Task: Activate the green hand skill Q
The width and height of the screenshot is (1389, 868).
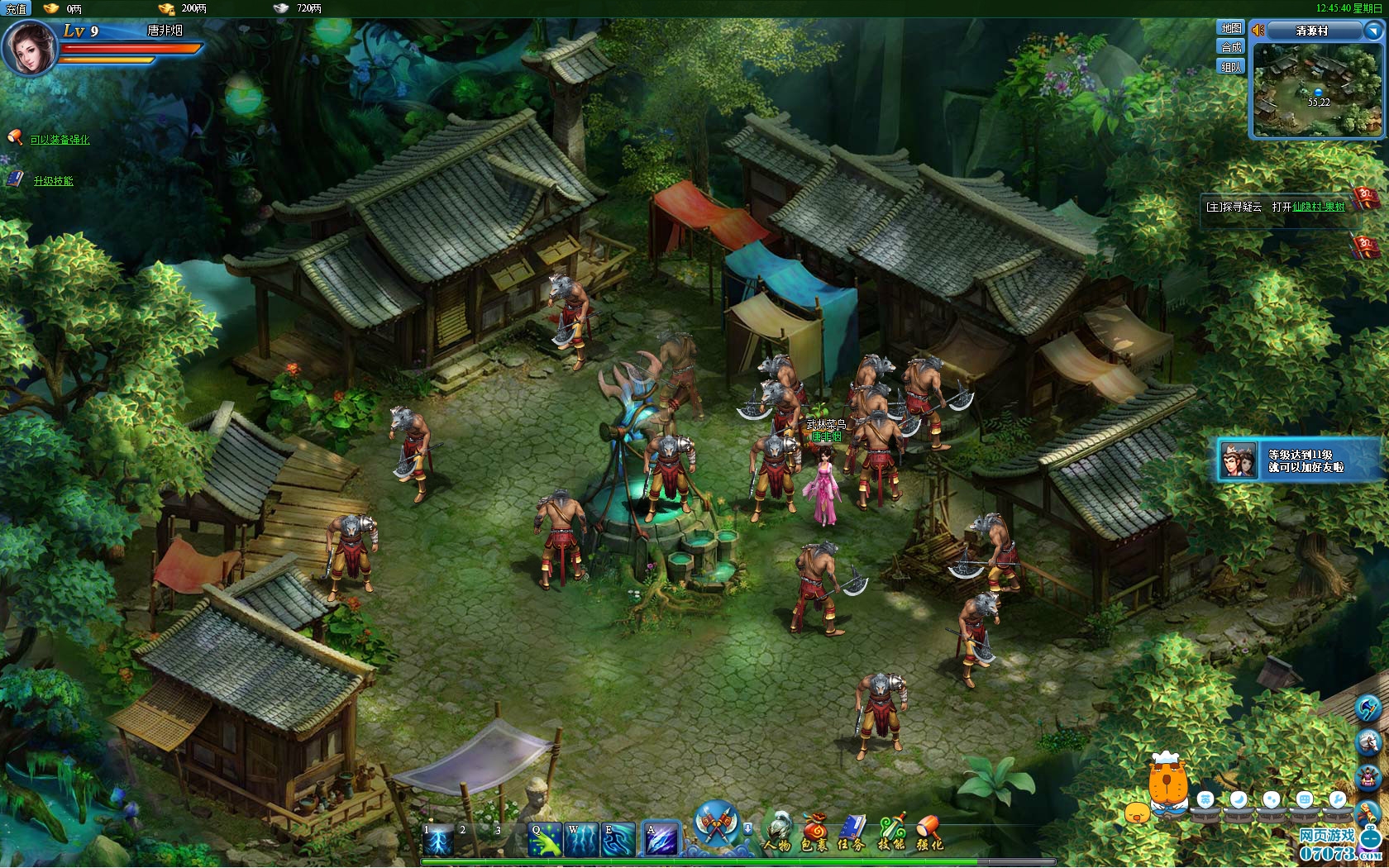Action: pyautogui.click(x=545, y=840)
